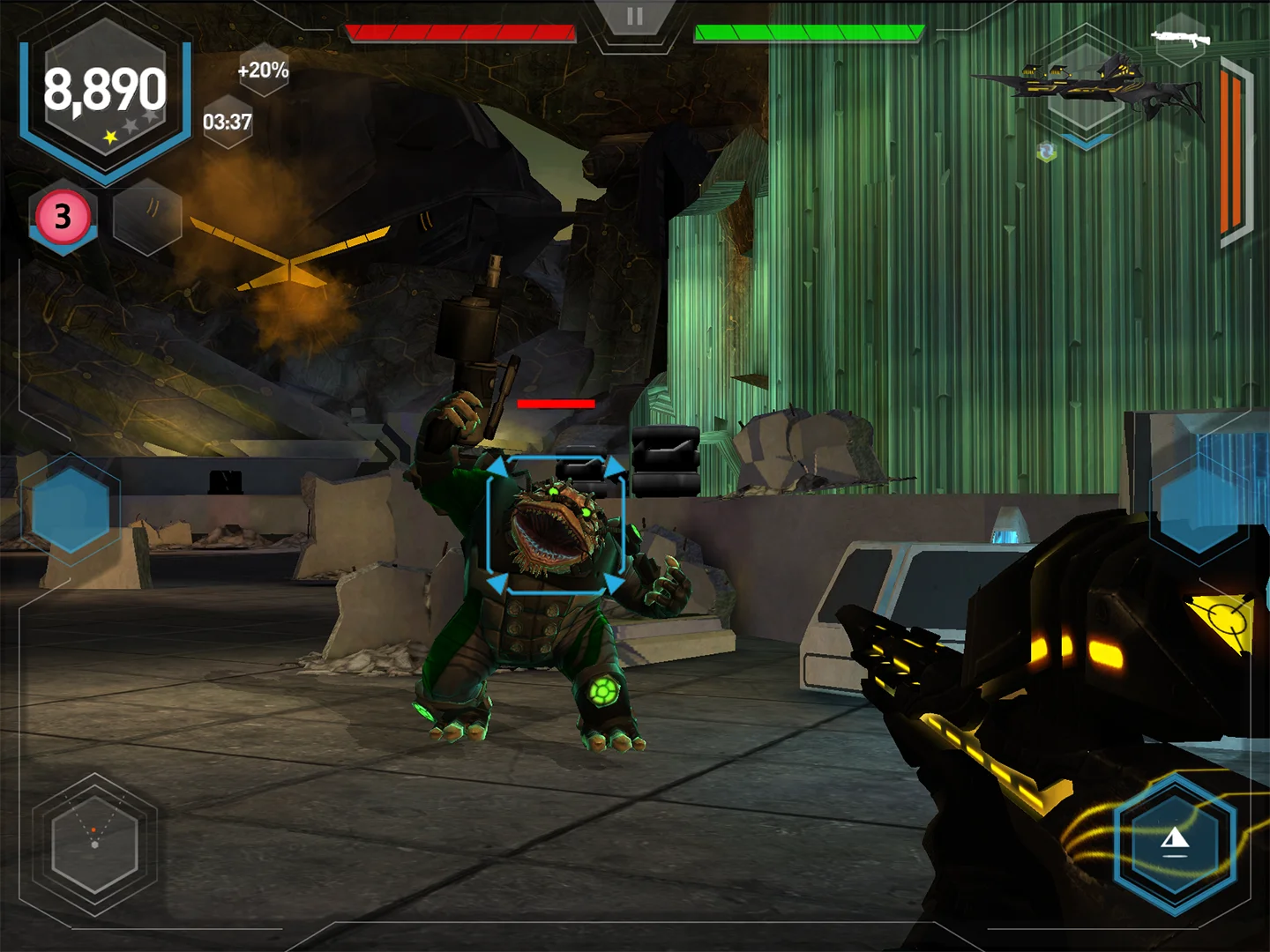The height and width of the screenshot is (952, 1270).
Task: Hit the hexagon button with the white triangle
Action: coord(1175,843)
